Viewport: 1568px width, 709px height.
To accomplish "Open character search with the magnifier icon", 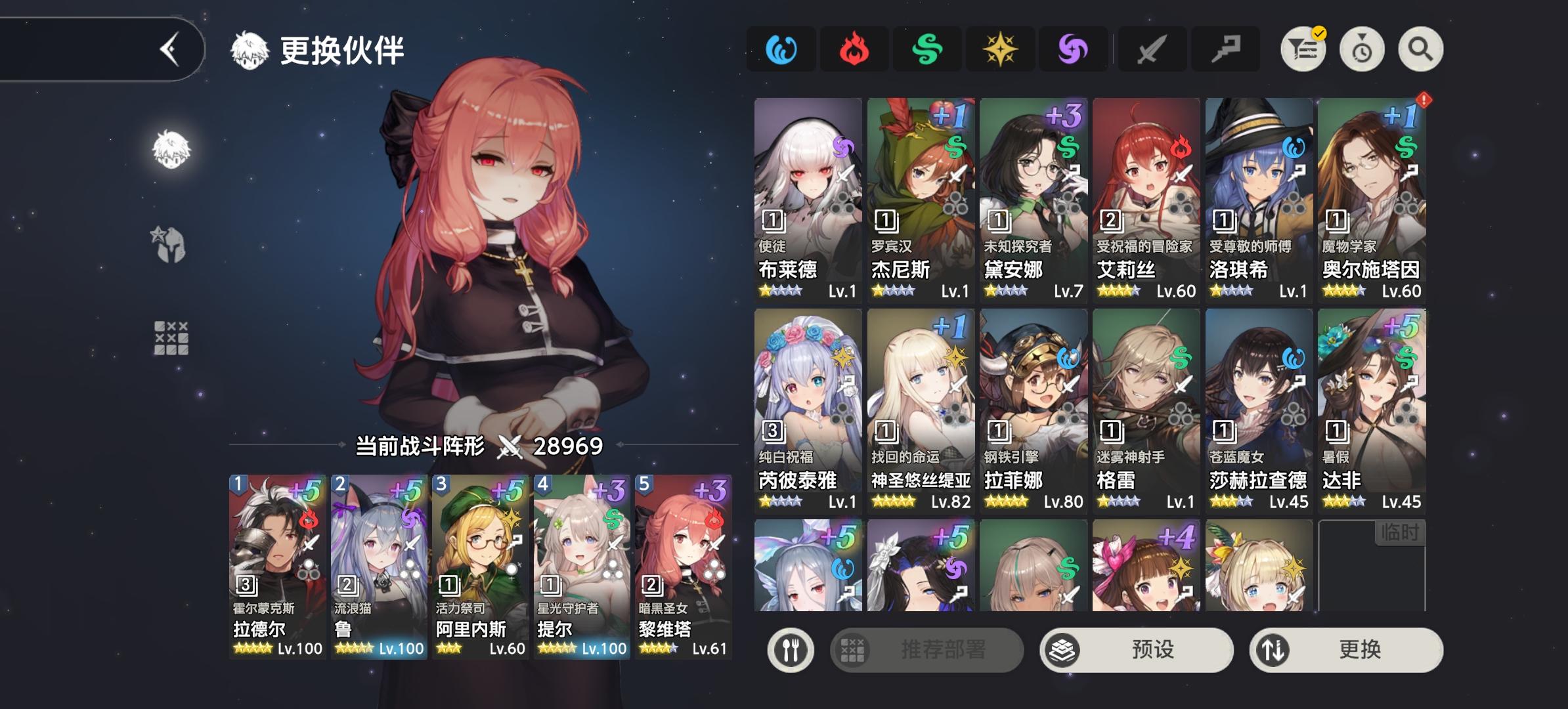I will (1420, 48).
